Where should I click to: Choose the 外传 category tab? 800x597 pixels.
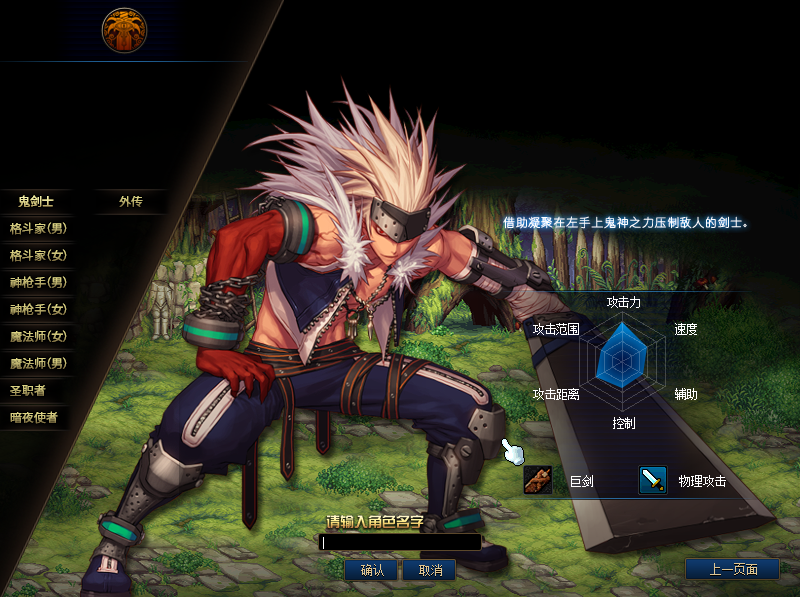[130, 201]
